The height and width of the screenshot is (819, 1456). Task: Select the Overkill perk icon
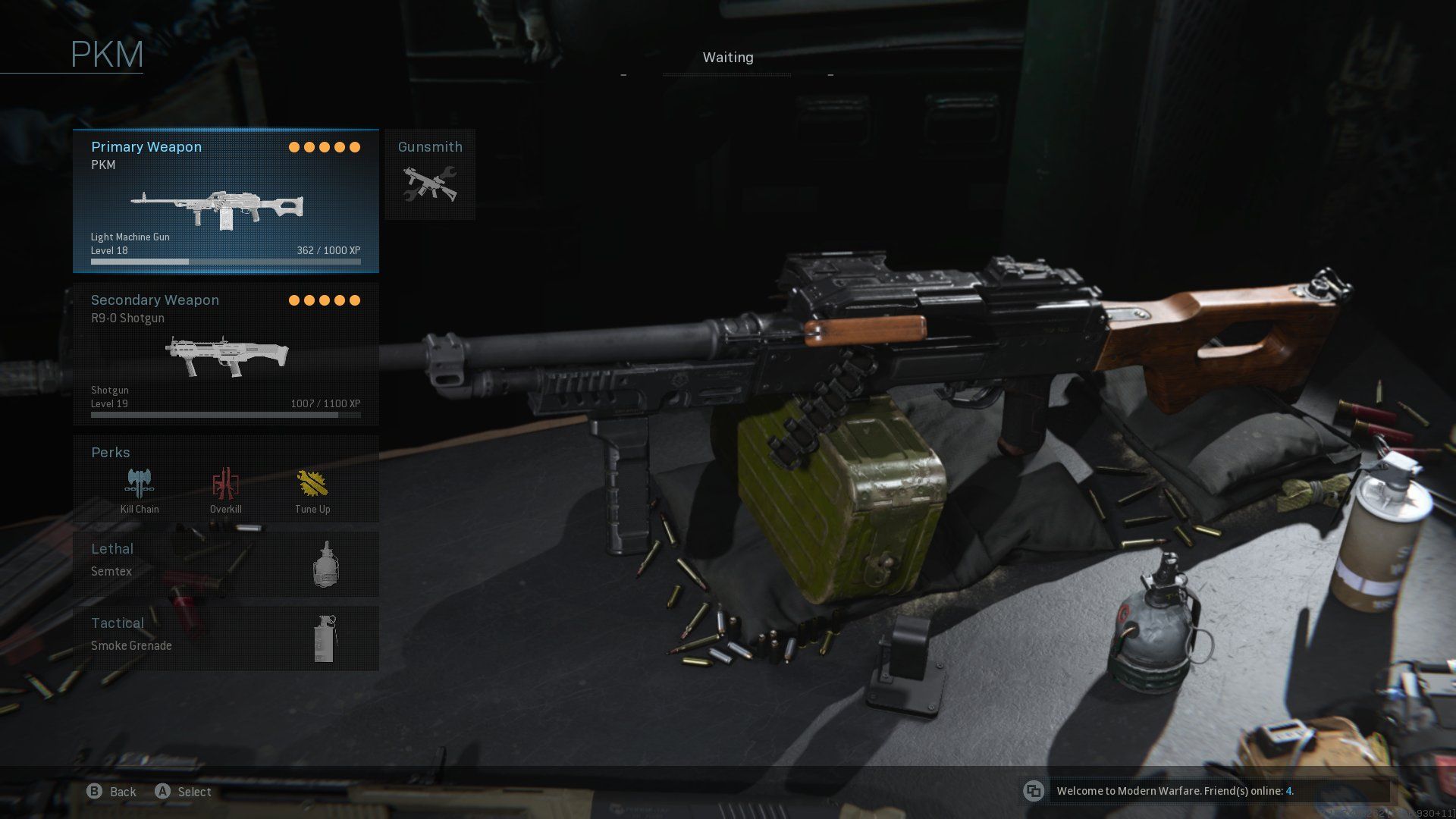pos(225,482)
